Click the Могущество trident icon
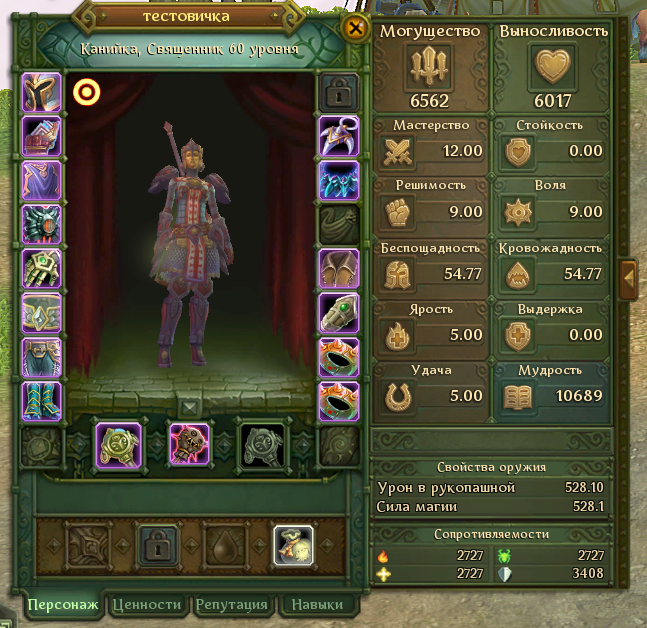 click(x=430, y=69)
